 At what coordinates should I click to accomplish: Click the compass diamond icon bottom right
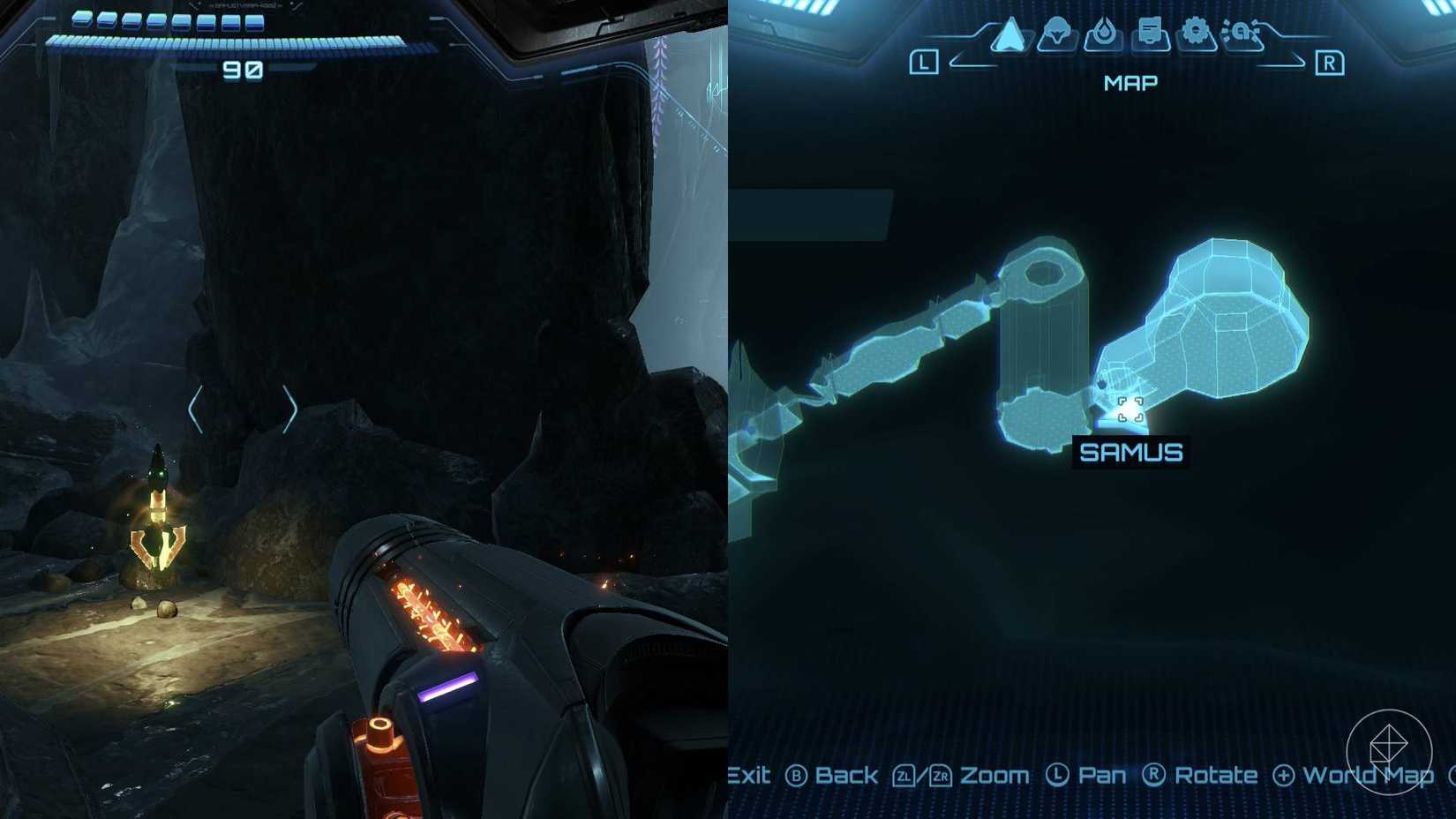[1388, 752]
